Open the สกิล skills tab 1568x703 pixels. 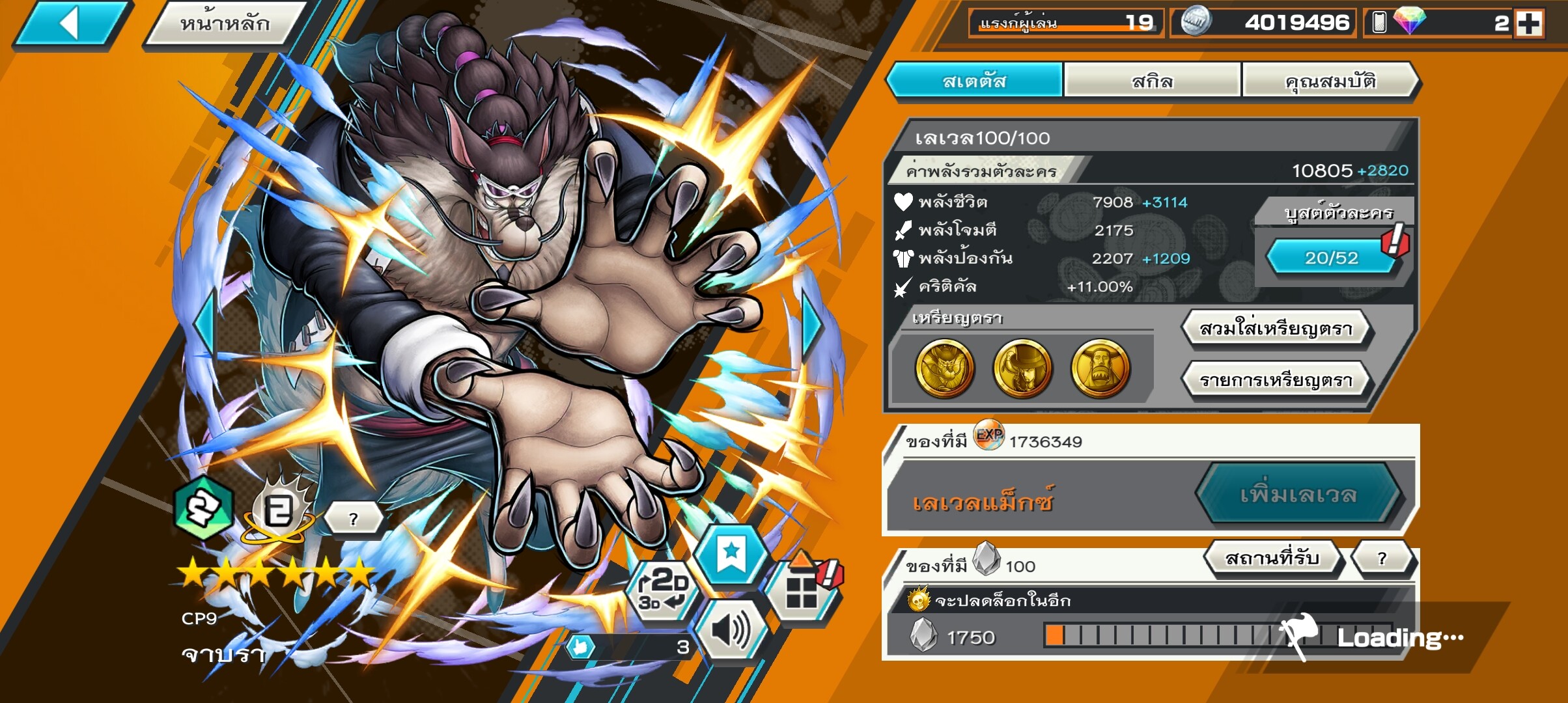(1152, 81)
